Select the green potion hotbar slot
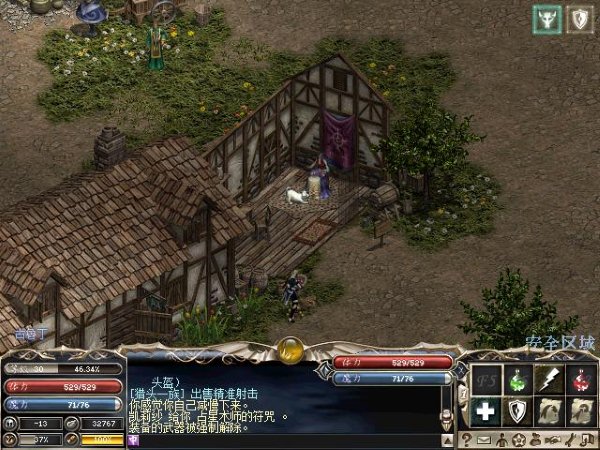The height and width of the screenshot is (450, 600). click(518, 380)
